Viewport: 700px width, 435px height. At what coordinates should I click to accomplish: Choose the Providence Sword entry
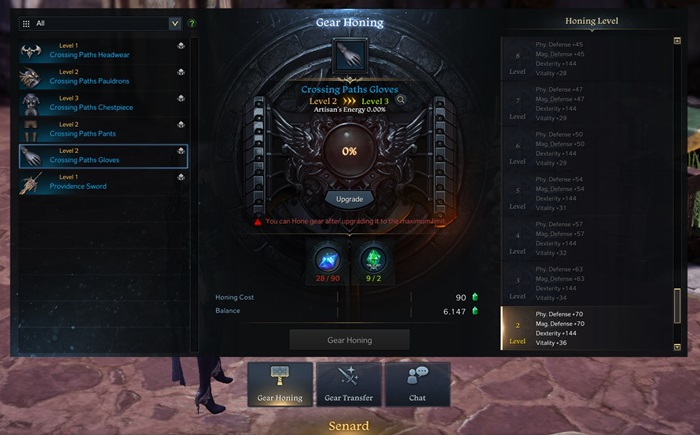[x=102, y=181]
